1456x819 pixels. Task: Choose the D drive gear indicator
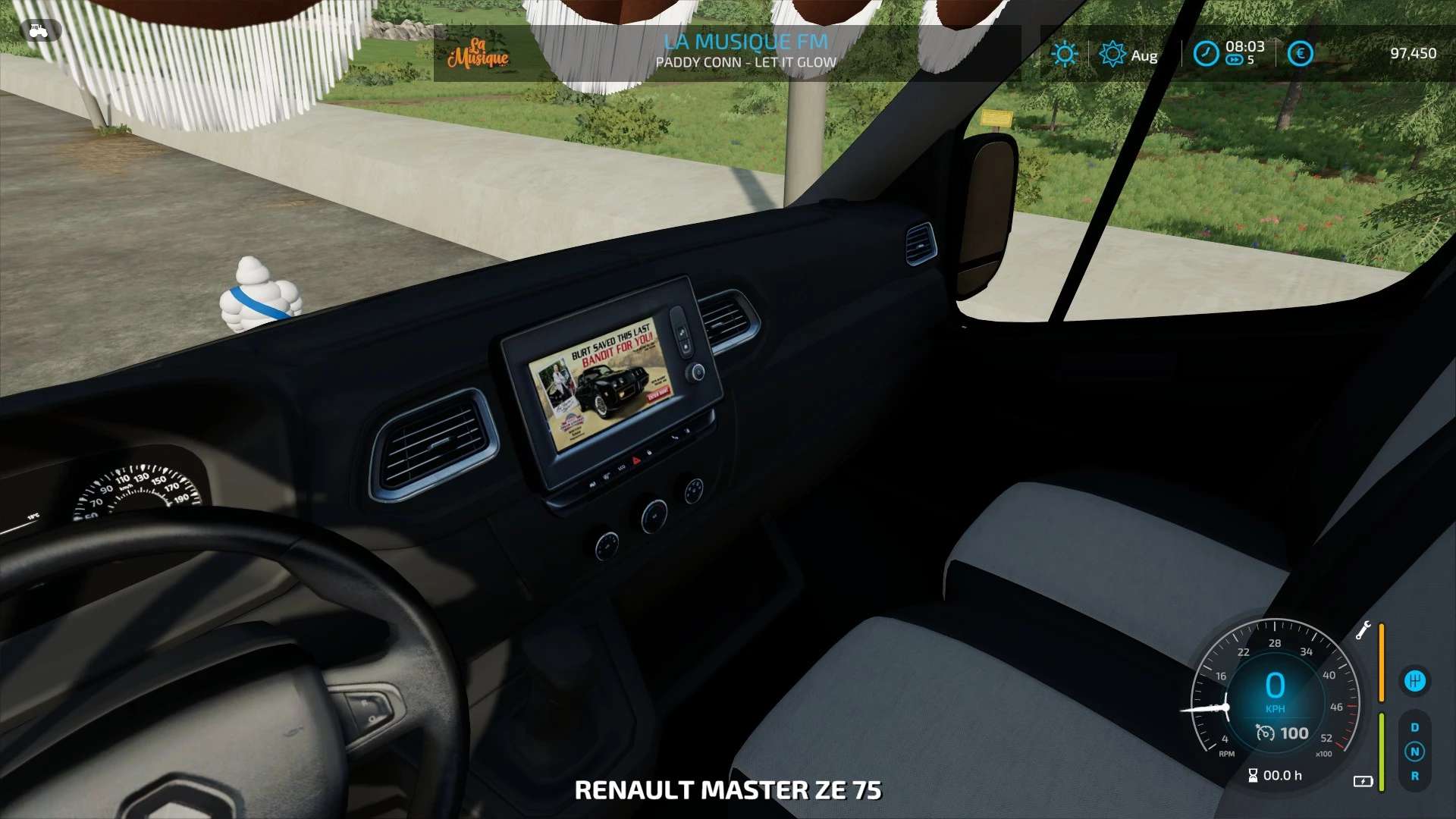(1414, 727)
